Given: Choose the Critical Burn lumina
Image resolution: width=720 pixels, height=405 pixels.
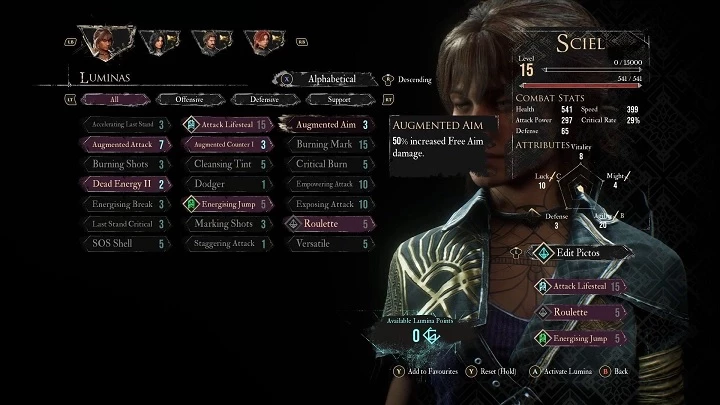Looking at the screenshot, I should [325, 164].
